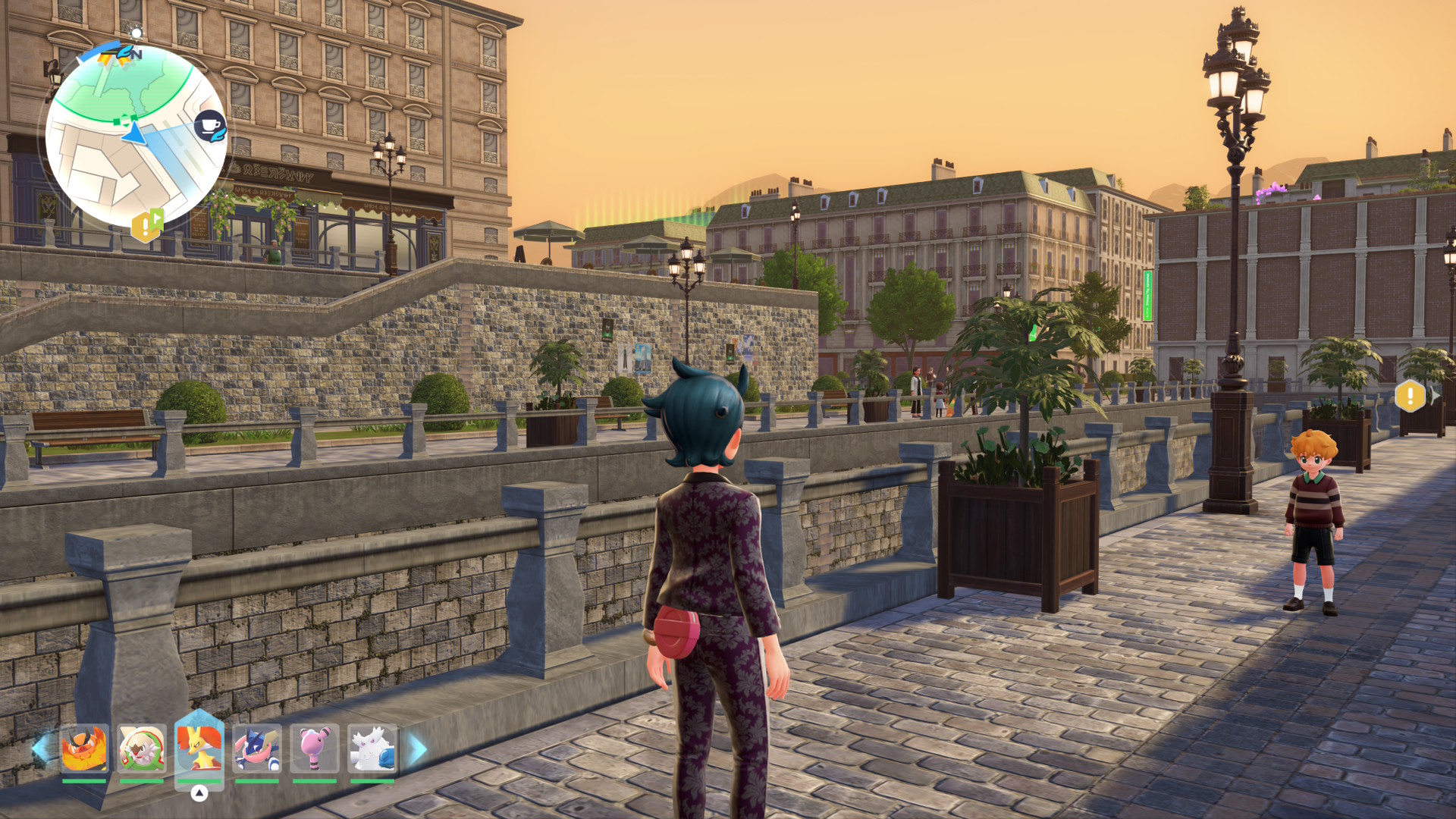Click the yellow exclamation objective marker near the boy
Image resolution: width=1456 pixels, height=819 pixels.
pyautogui.click(x=1410, y=396)
